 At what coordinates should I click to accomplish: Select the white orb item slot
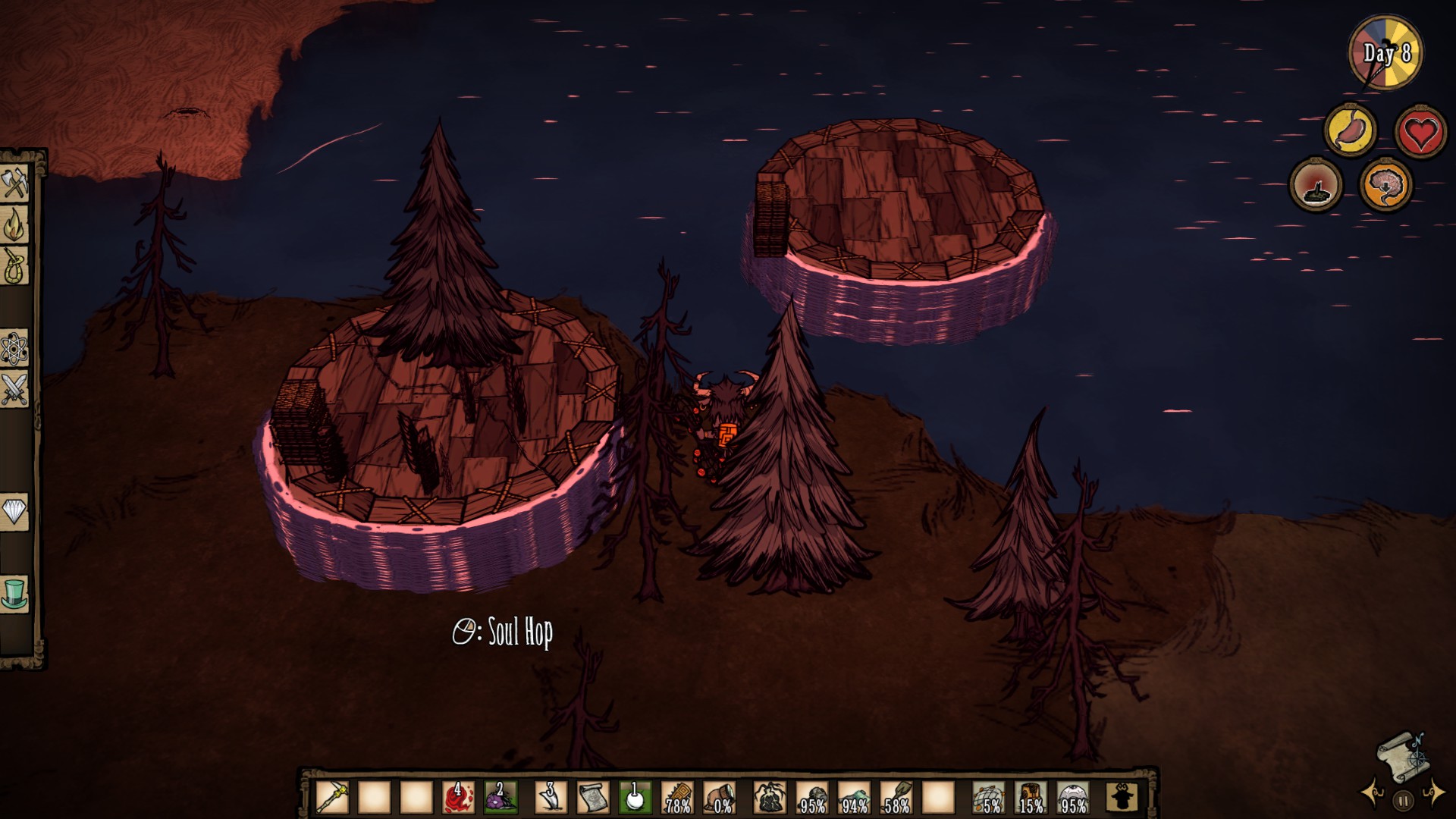635,797
